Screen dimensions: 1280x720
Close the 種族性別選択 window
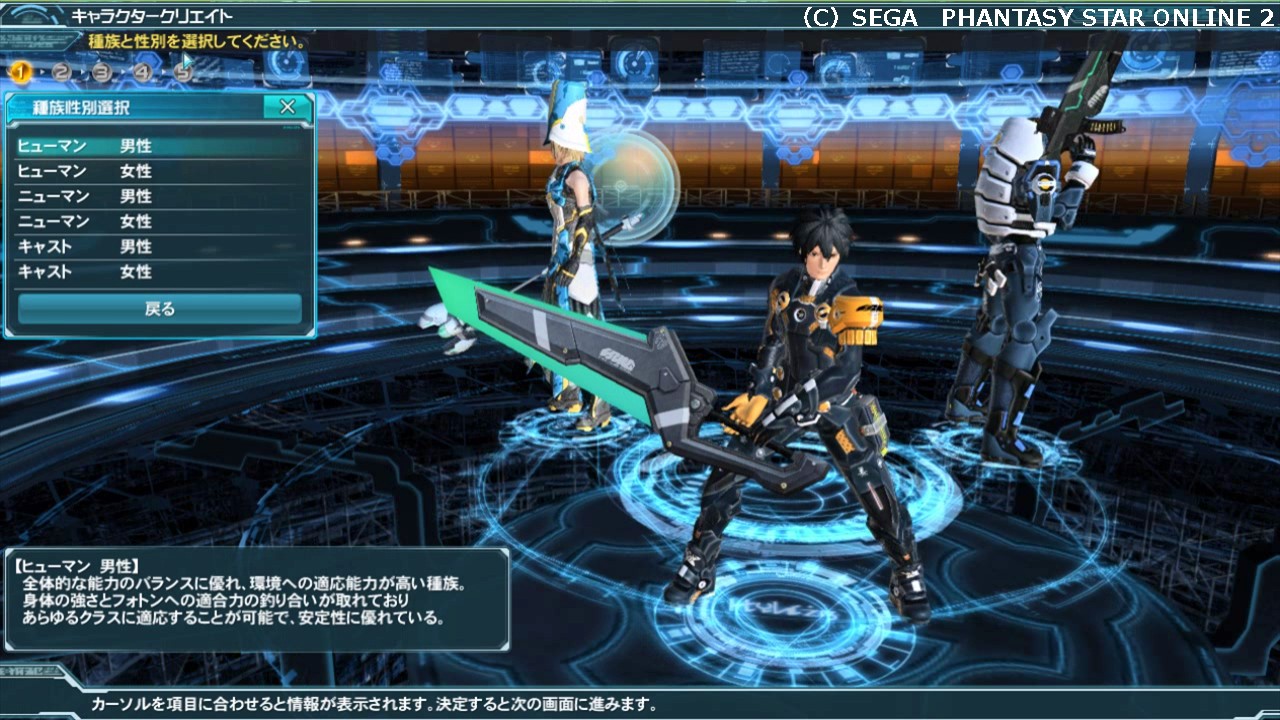287,107
